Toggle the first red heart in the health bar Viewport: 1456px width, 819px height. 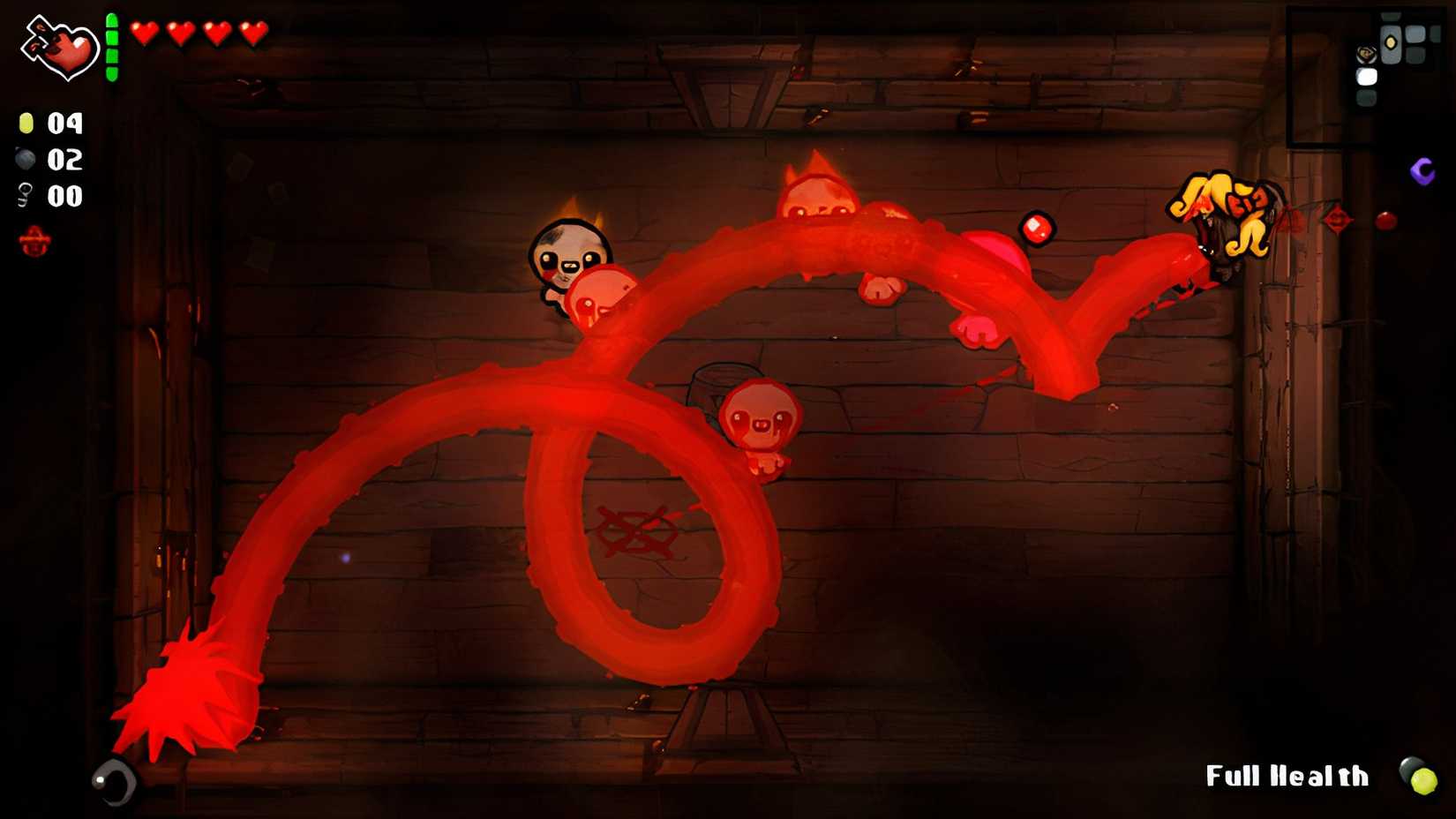pyautogui.click(x=144, y=34)
